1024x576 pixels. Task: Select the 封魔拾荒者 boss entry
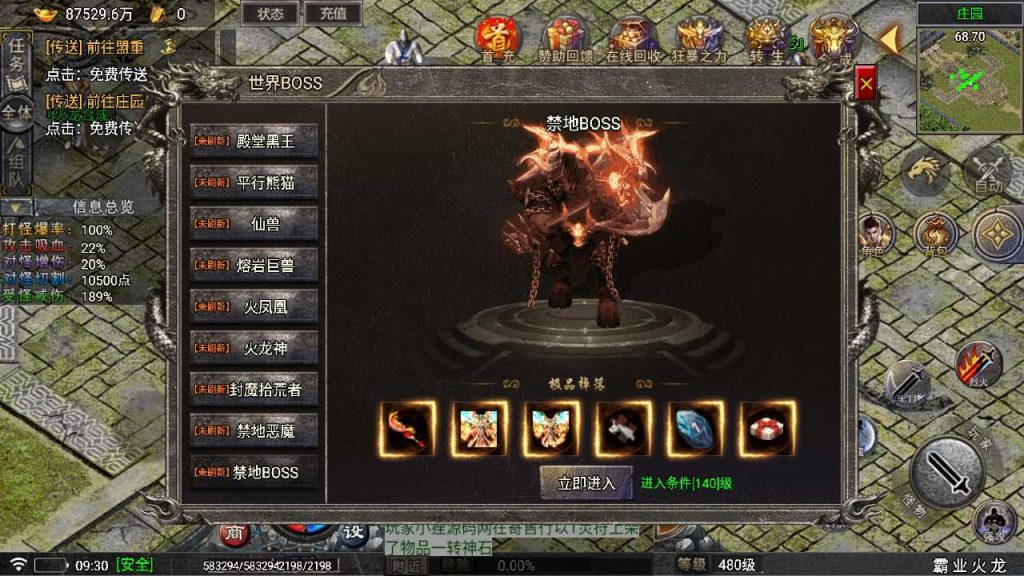tap(254, 389)
